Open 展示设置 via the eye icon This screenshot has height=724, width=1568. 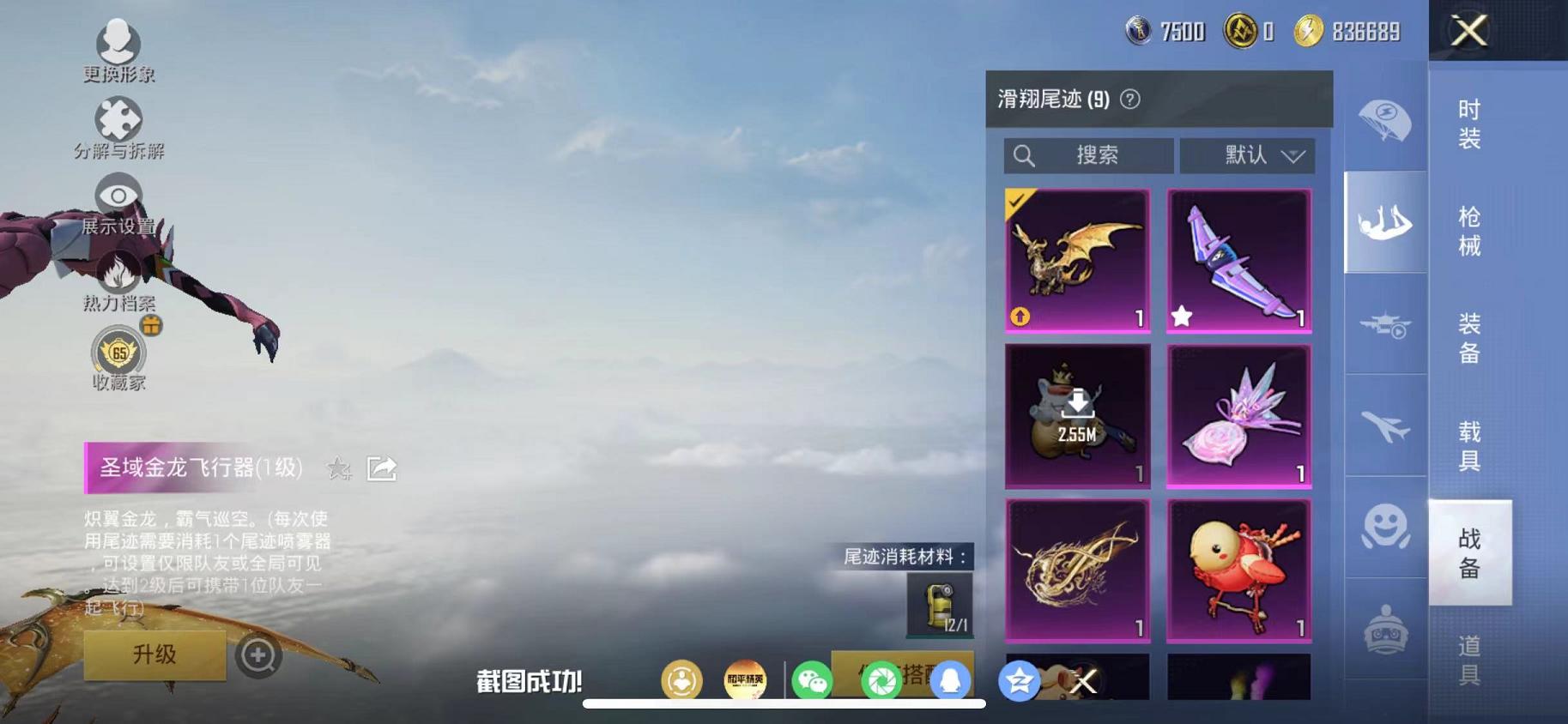point(118,196)
